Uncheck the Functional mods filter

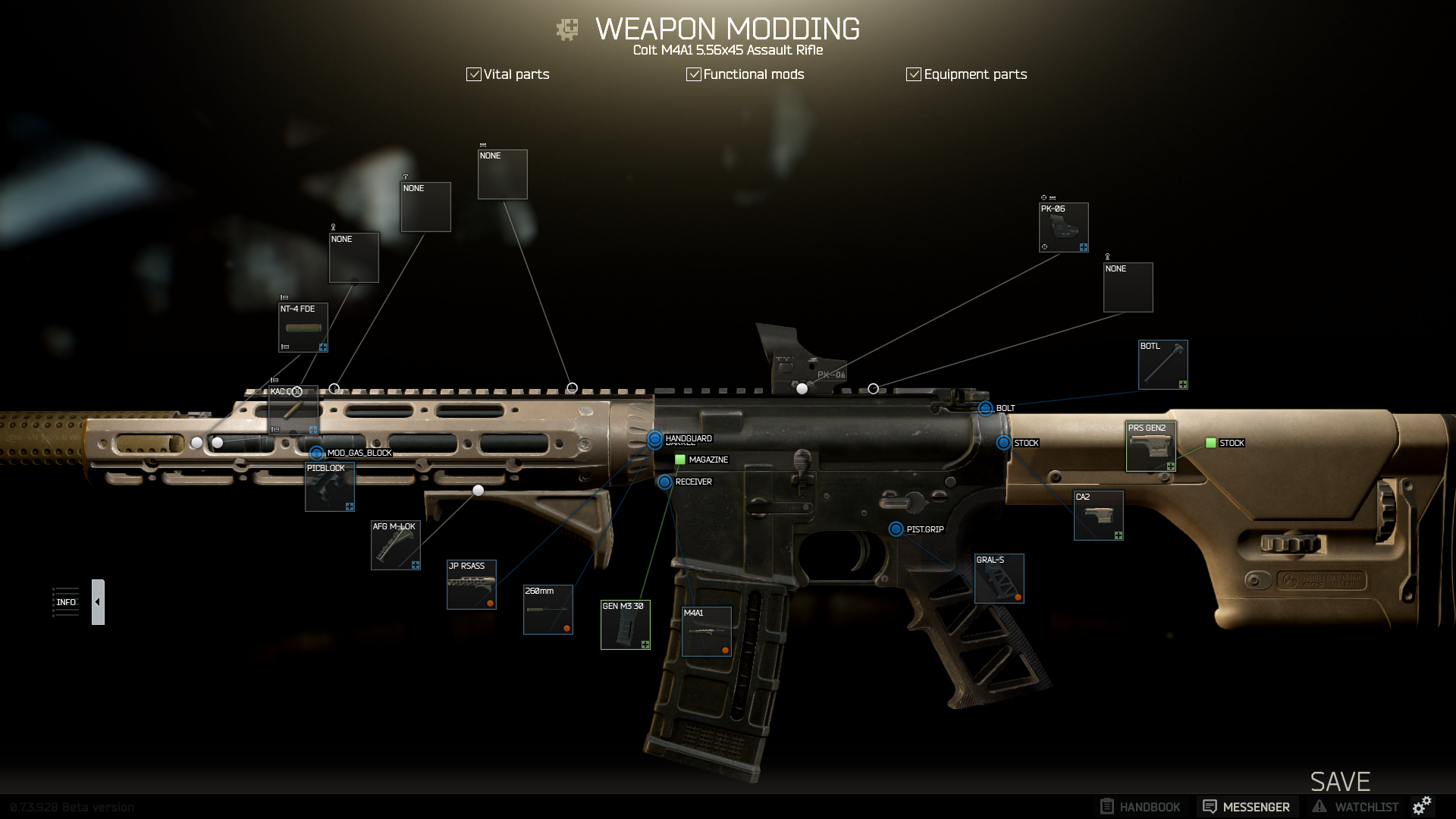(x=694, y=74)
